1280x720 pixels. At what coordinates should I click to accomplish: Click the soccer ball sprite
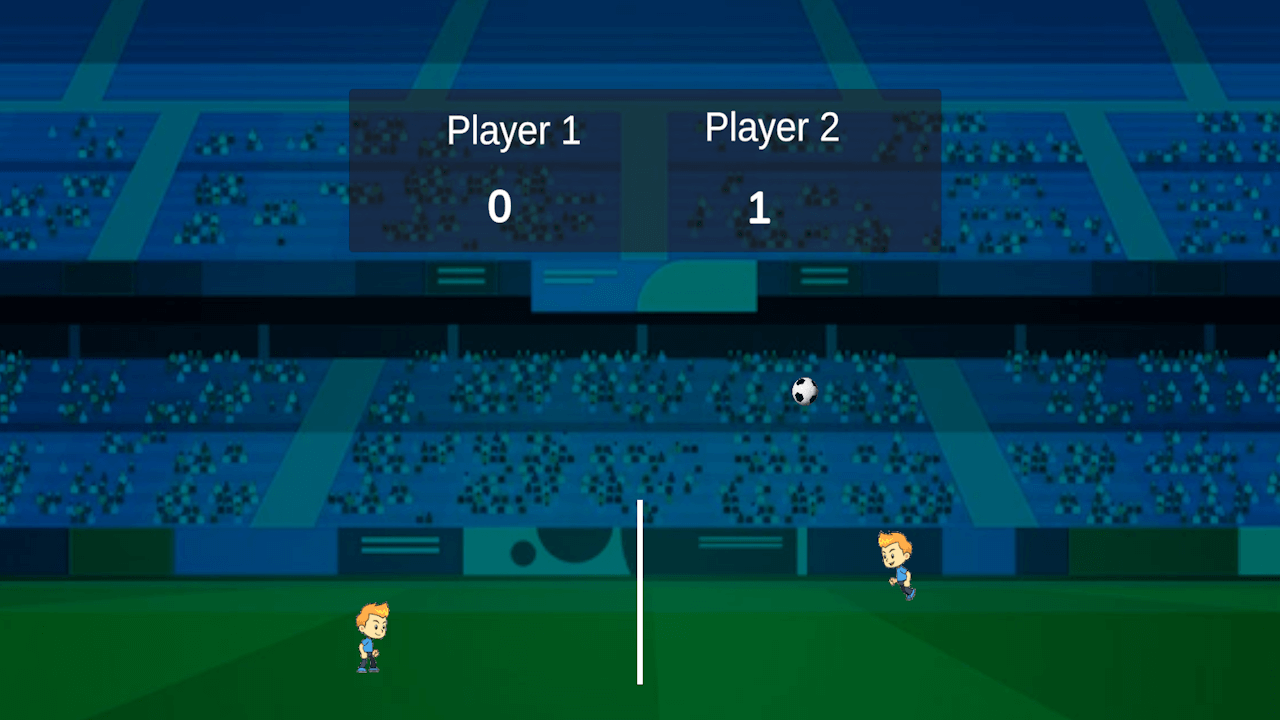803,391
